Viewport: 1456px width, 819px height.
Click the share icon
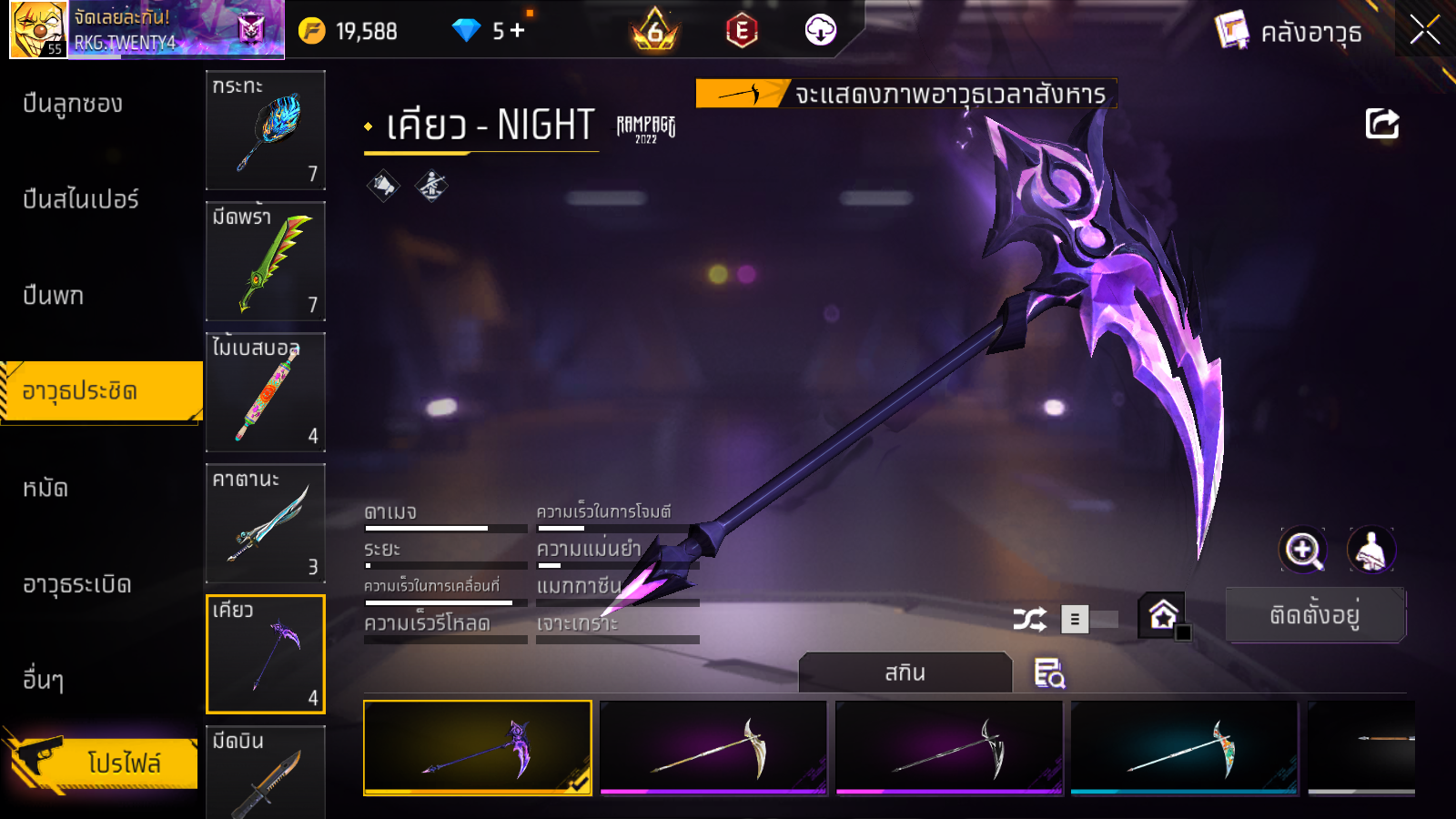(1381, 124)
